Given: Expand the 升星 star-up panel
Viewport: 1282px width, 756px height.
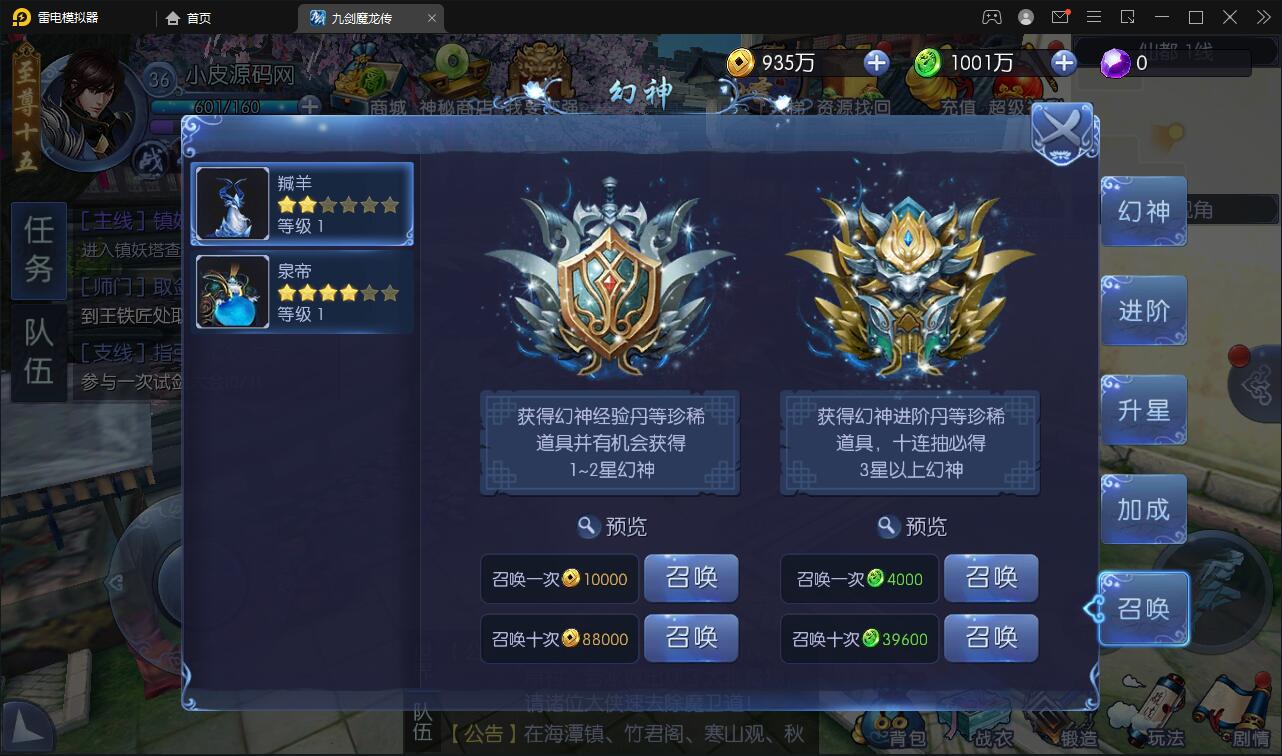Looking at the screenshot, I should pyautogui.click(x=1143, y=409).
